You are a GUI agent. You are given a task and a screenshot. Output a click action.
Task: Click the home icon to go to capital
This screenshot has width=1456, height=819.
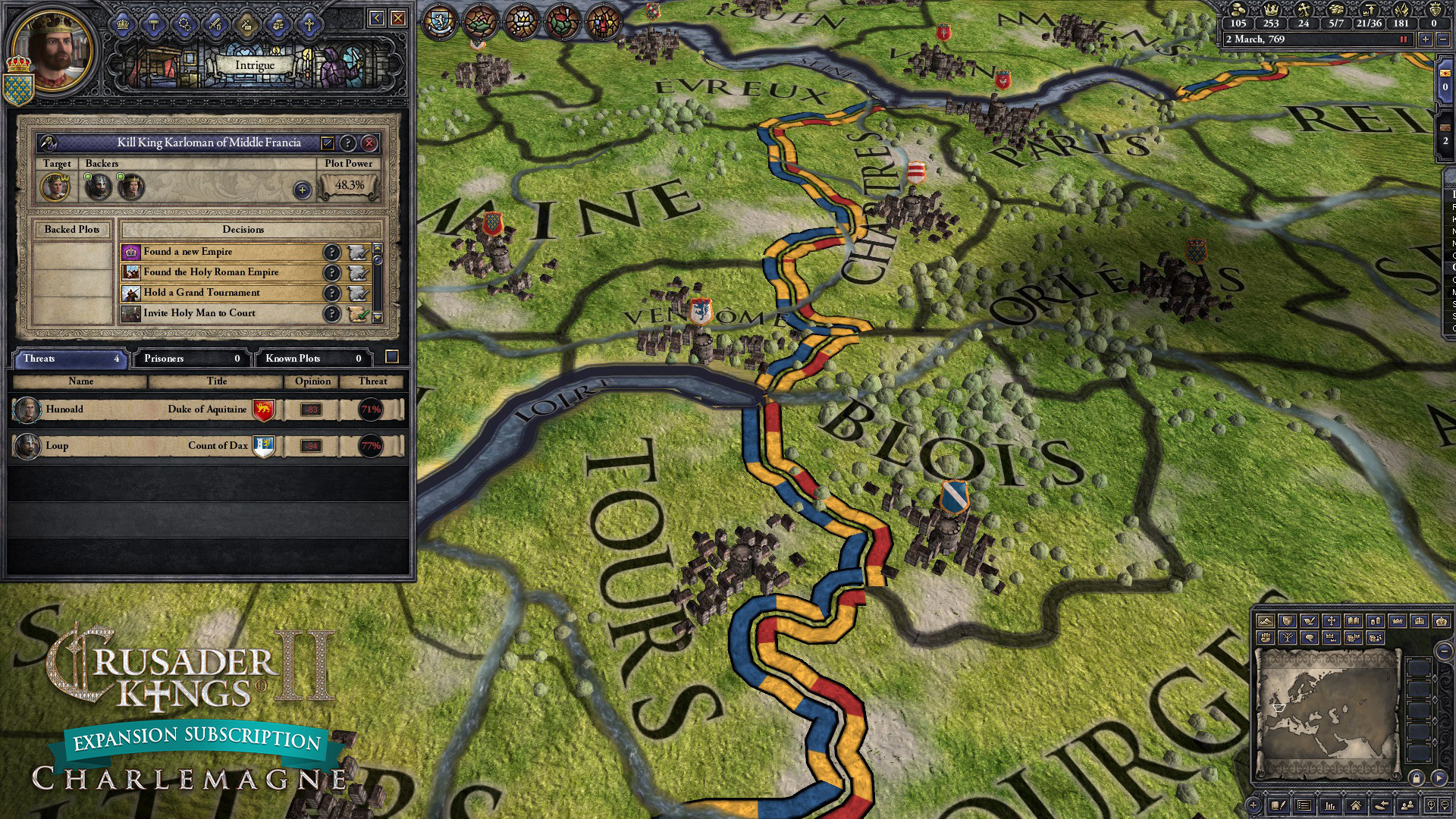click(1356, 805)
